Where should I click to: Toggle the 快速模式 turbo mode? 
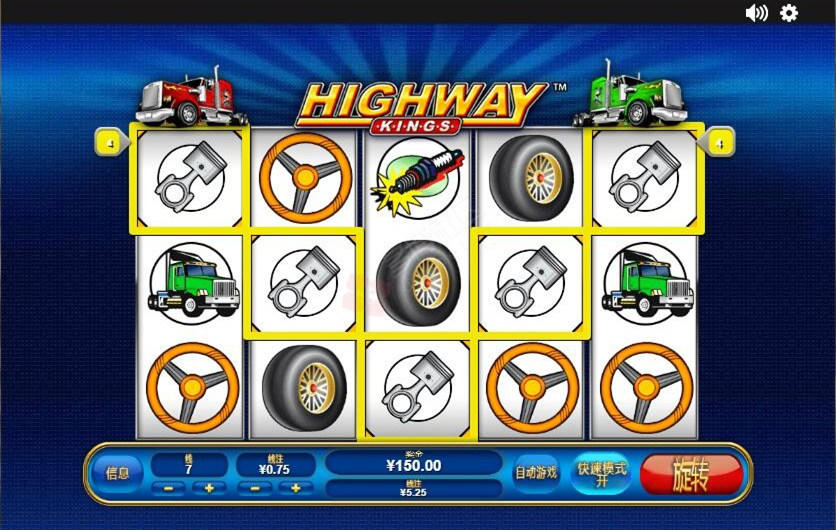coord(601,473)
